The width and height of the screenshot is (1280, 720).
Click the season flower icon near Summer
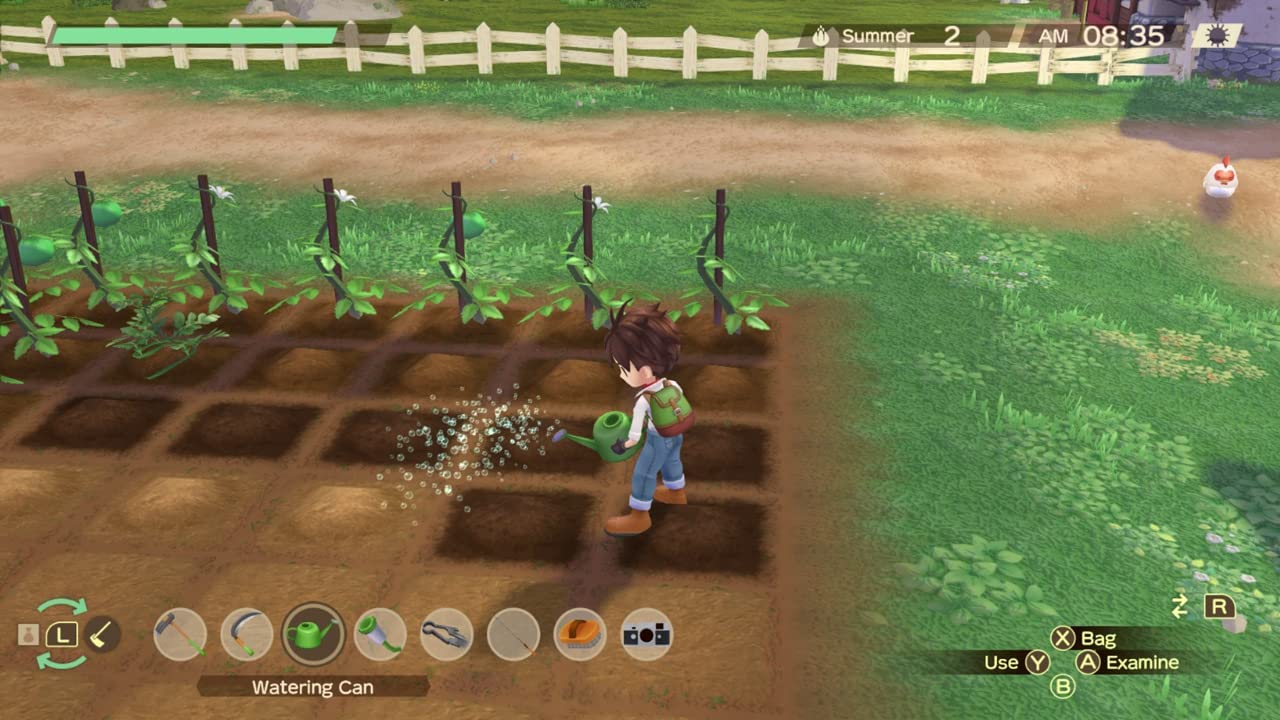pos(820,35)
